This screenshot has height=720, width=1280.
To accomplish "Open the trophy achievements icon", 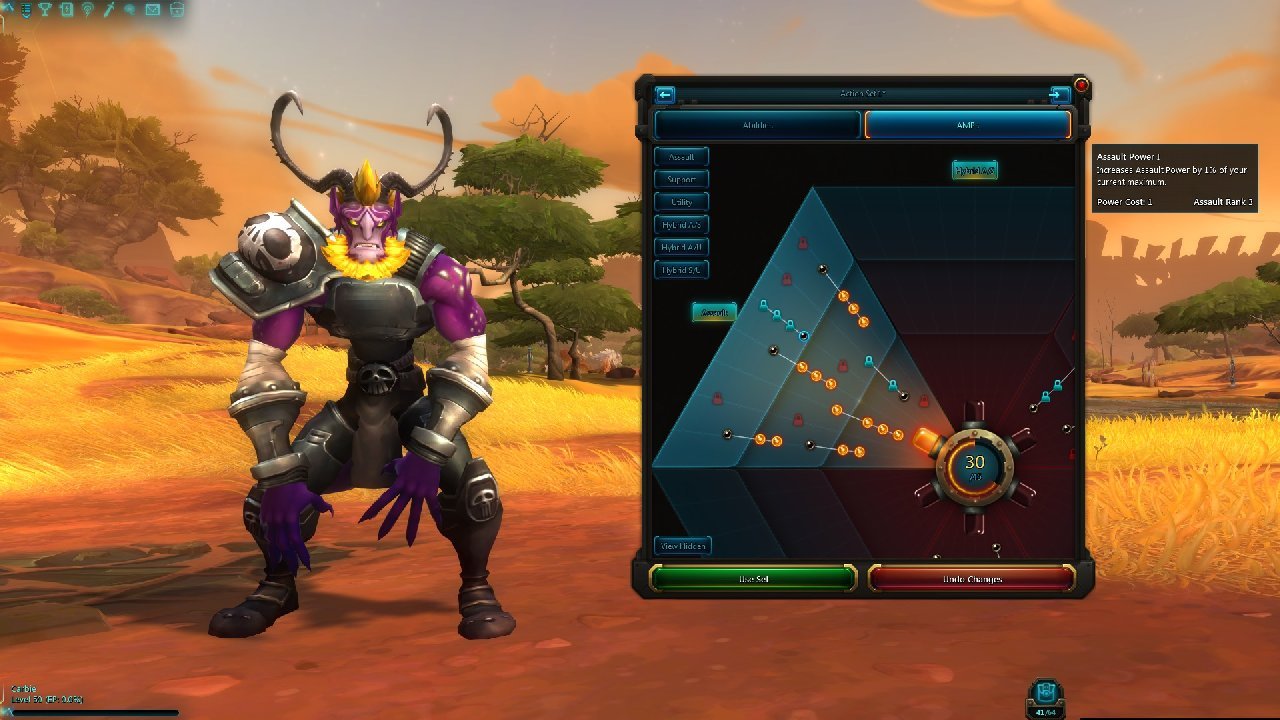I will pos(45,10).
